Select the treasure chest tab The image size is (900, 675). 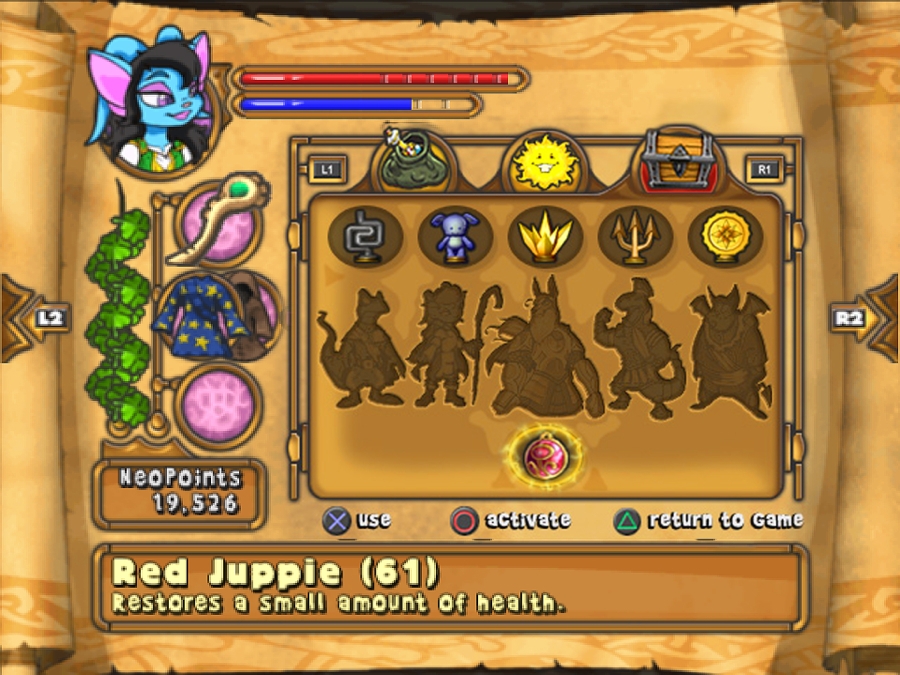coord(680,160)
